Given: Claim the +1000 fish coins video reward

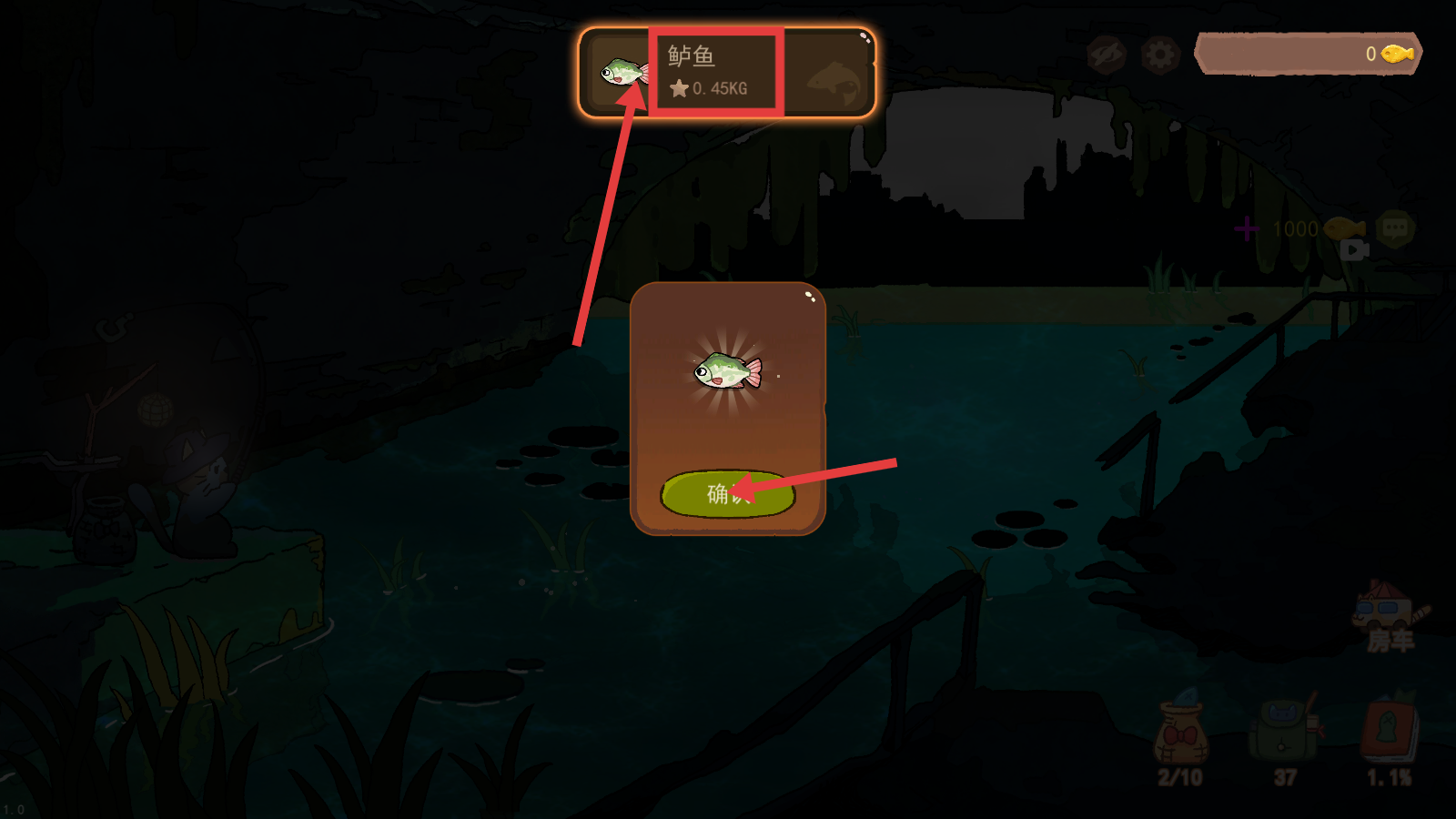Looking at the screenshot, I should [1301, 230].
